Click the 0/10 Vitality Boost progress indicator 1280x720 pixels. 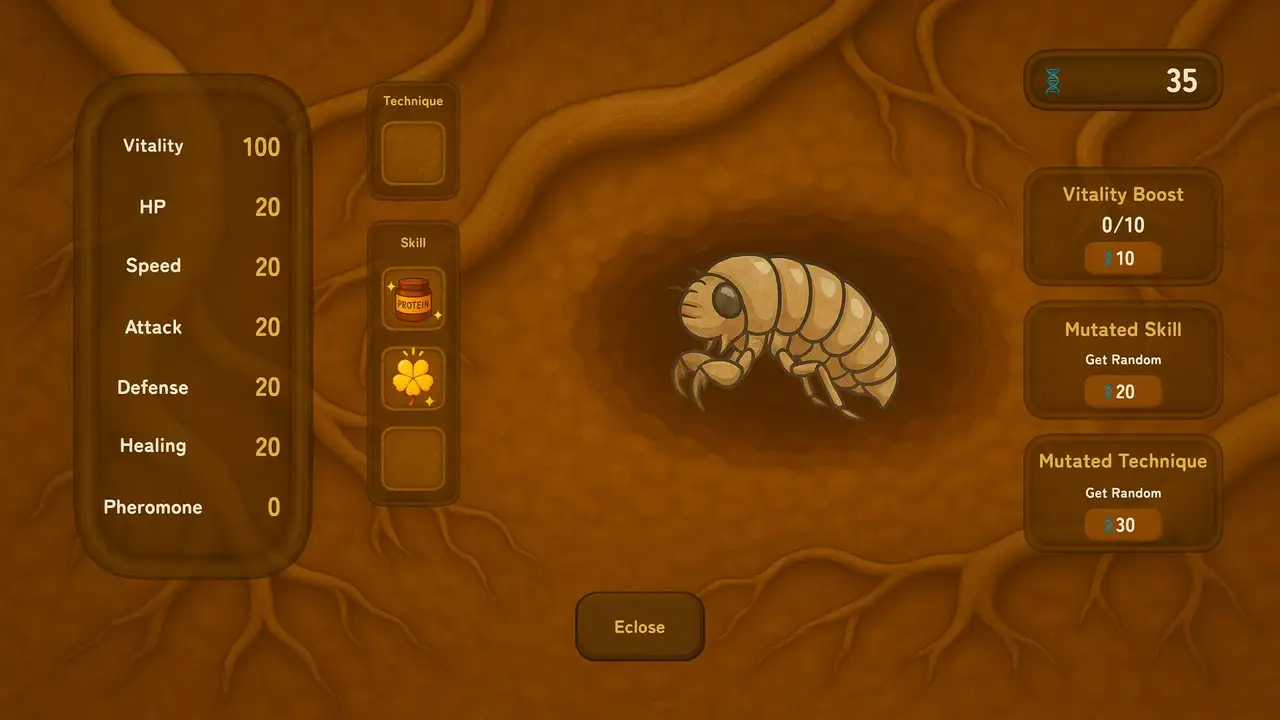[1123, 225]
